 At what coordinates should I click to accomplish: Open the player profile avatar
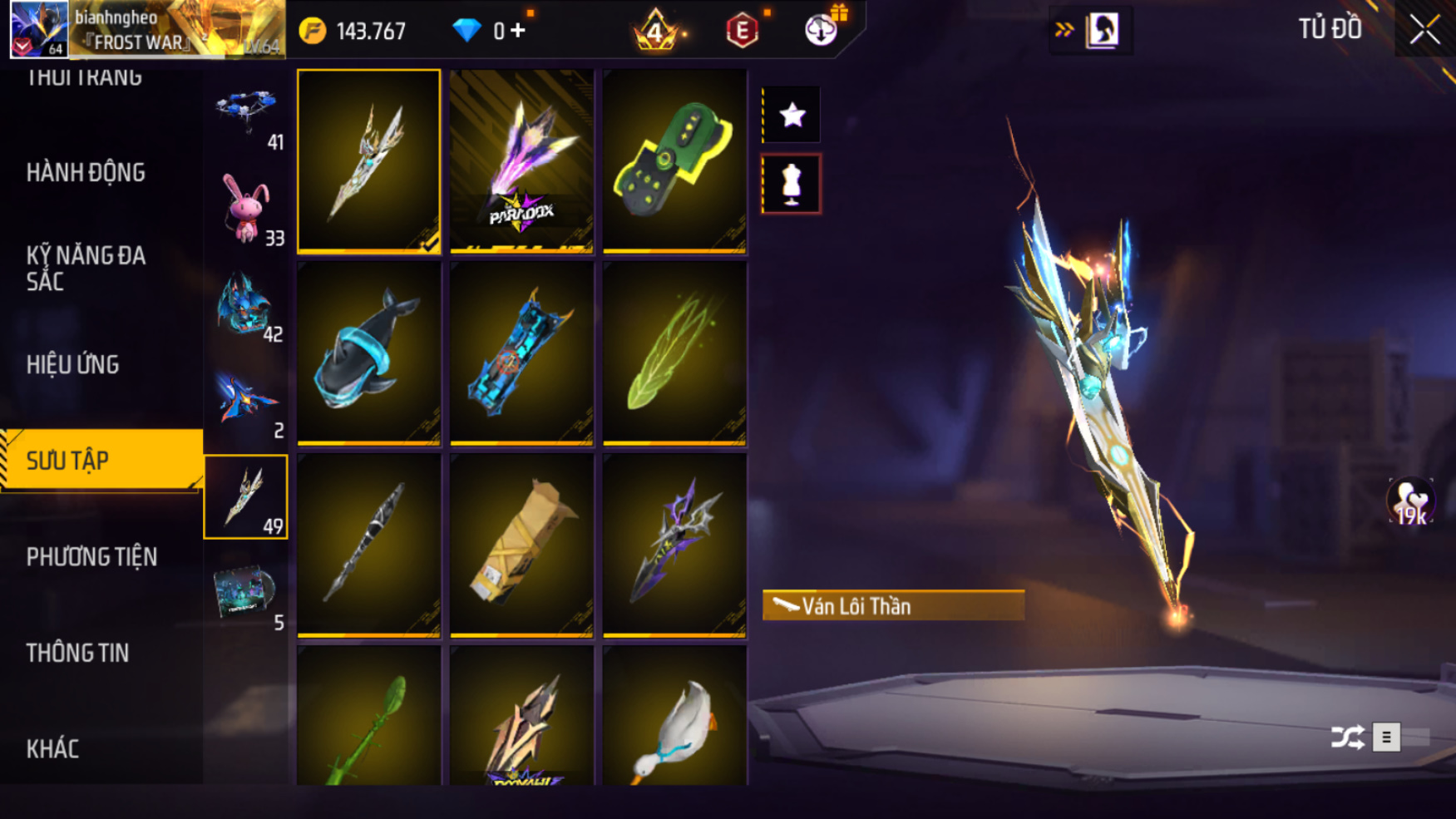tap(38, 29)
